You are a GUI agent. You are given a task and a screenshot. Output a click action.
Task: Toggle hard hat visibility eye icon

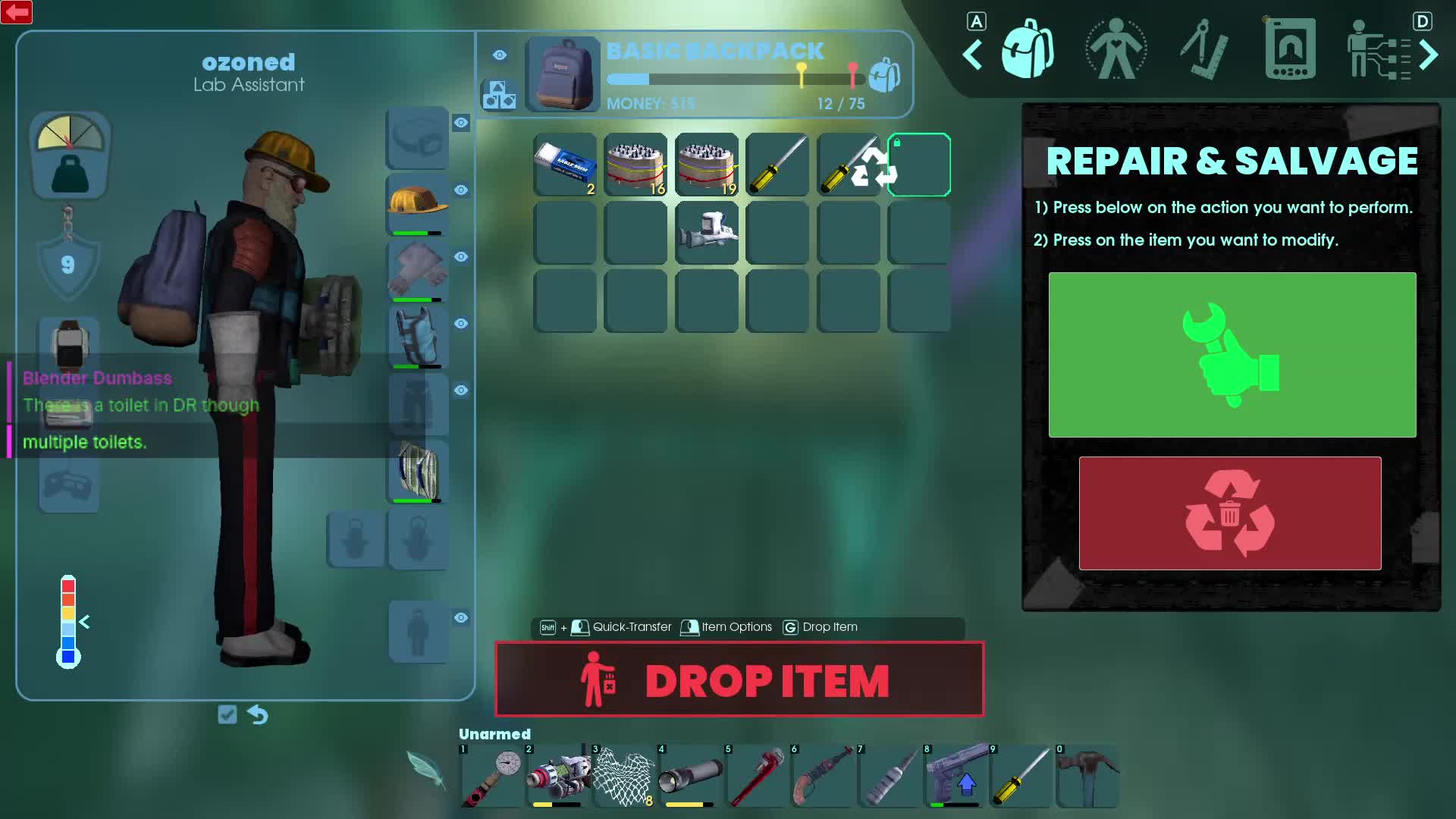[x=461, y=190]
